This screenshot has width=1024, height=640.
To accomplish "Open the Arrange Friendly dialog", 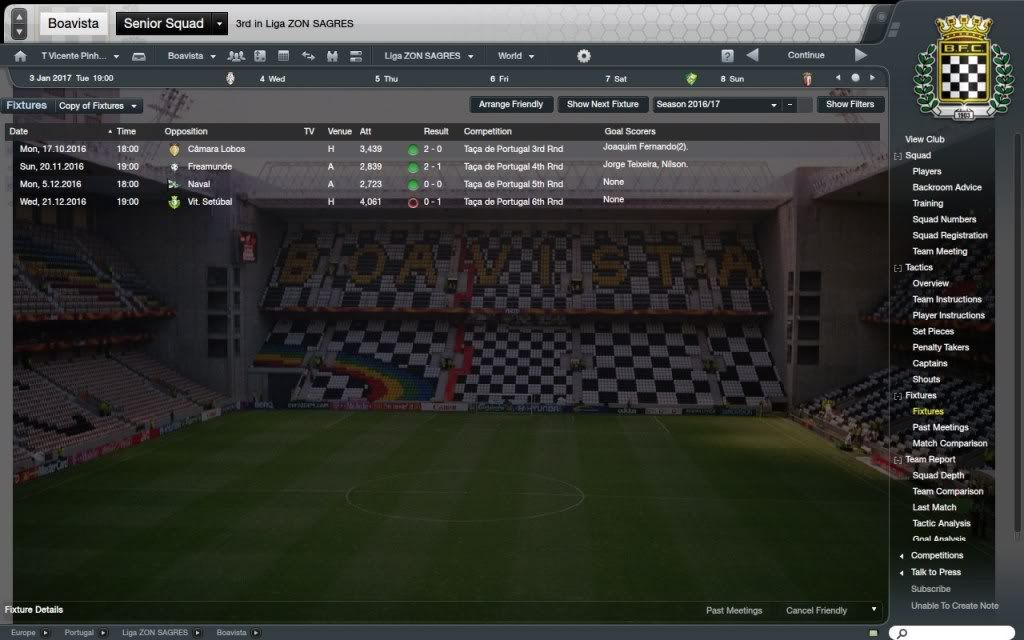I will click(x=511, y=104).
